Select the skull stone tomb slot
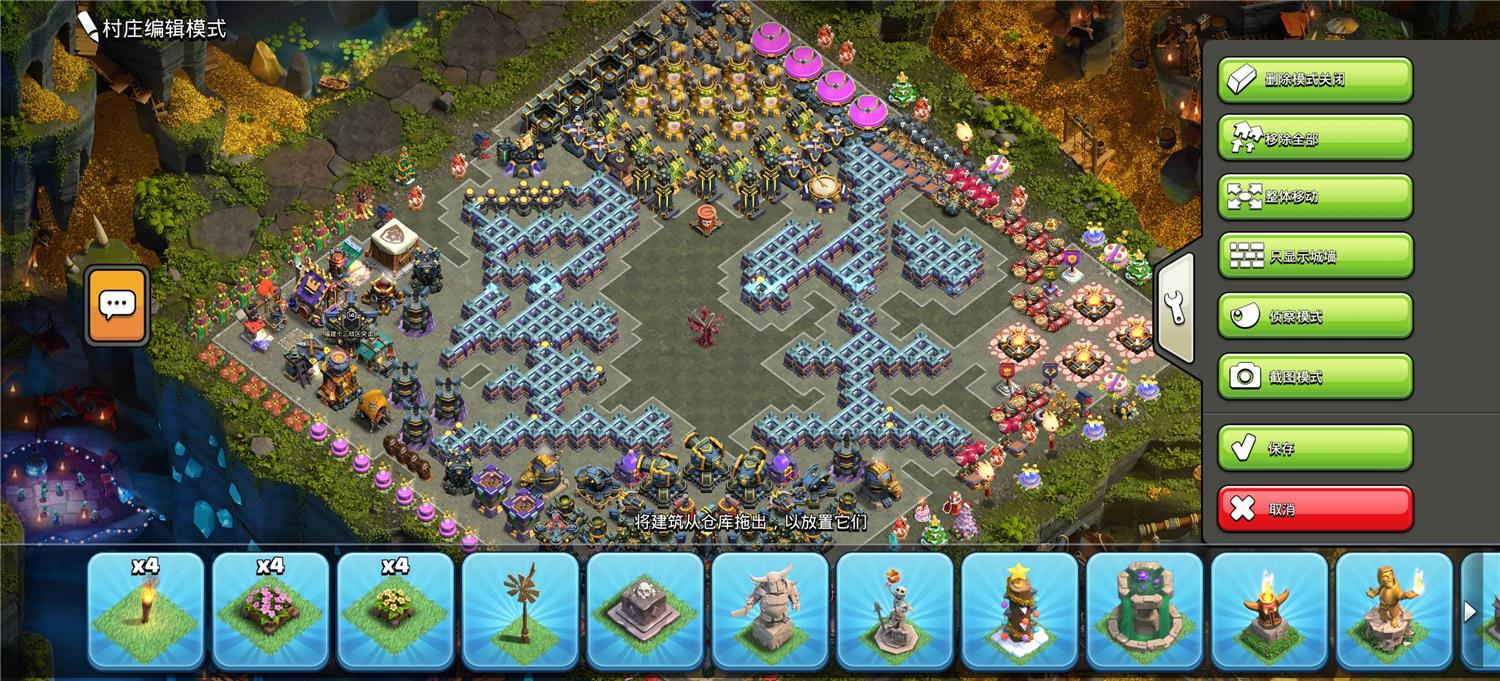This screenshot has width=1500, height=681. [646, 610]
